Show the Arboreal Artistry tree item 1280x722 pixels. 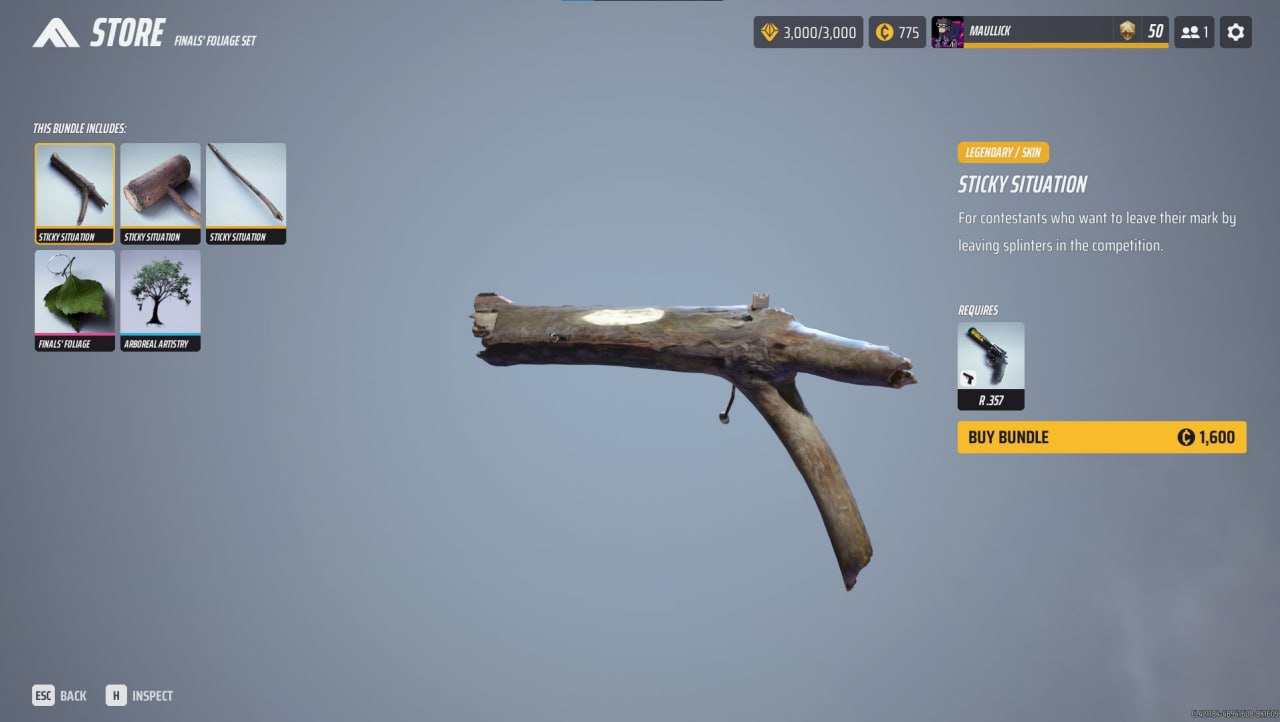pyautogui.click(x=160, y=300)
